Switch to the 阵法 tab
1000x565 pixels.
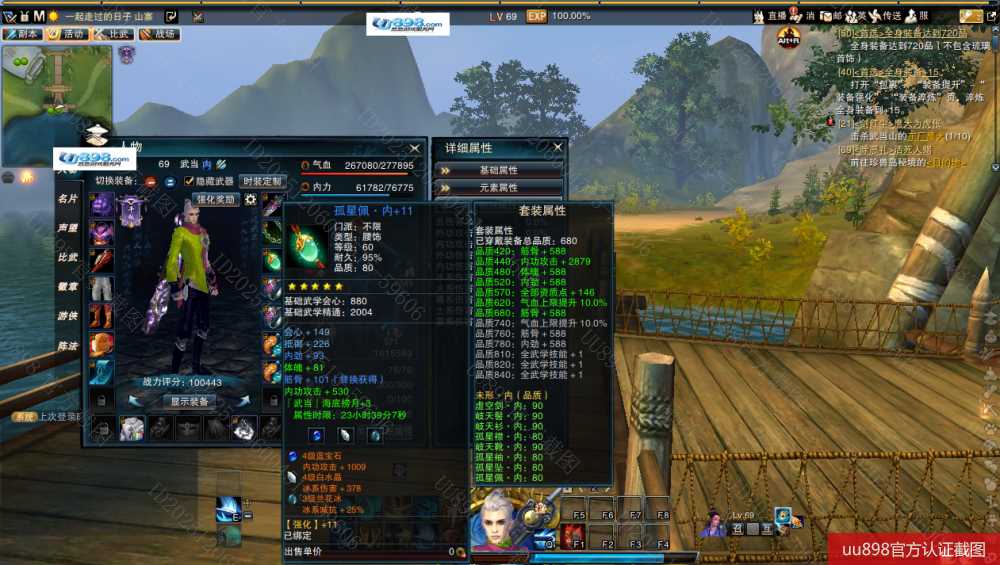point(67,345)
